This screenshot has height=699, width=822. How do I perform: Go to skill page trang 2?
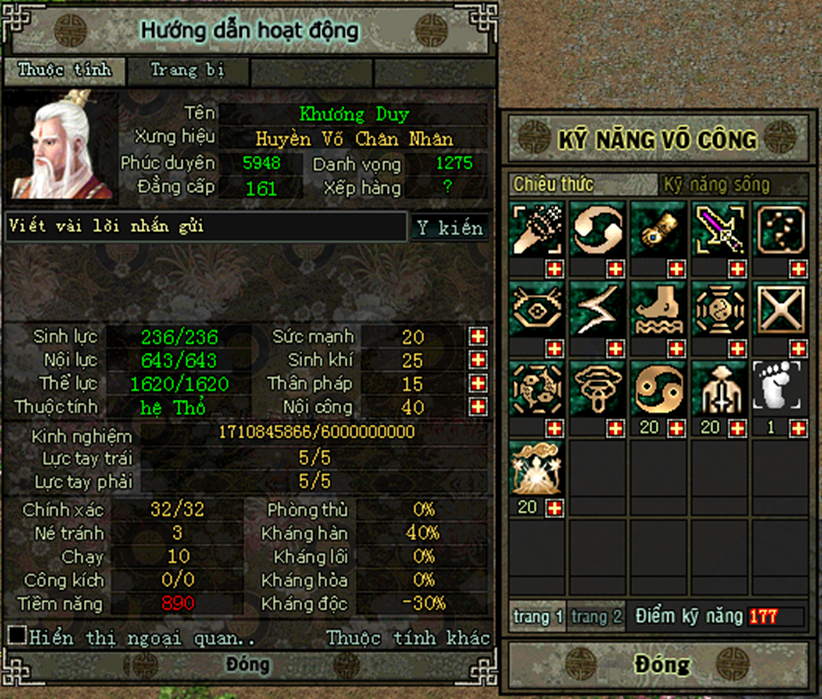click(597, 617)
